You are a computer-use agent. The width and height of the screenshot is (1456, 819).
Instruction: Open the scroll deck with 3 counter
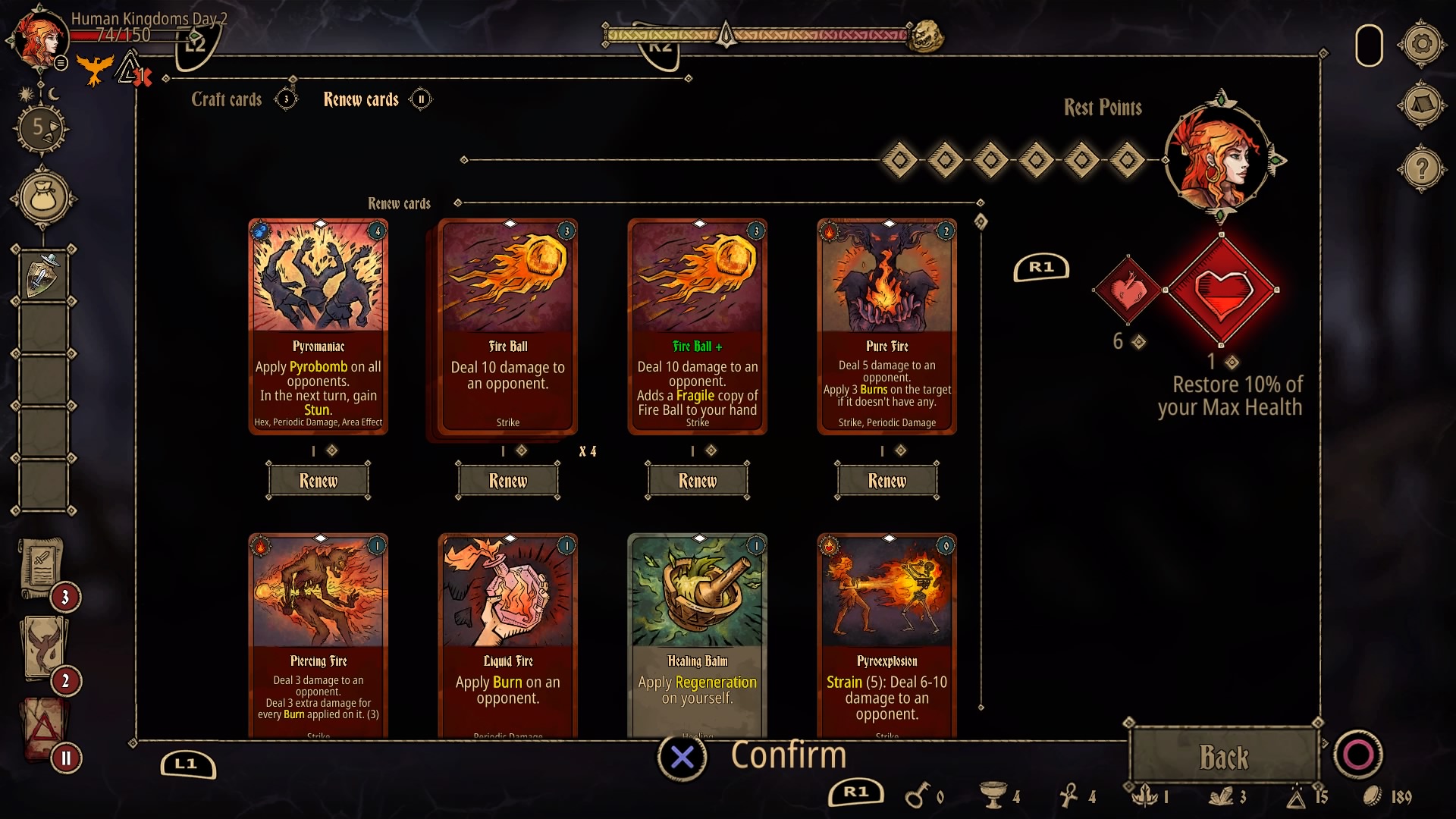point(42,567)
